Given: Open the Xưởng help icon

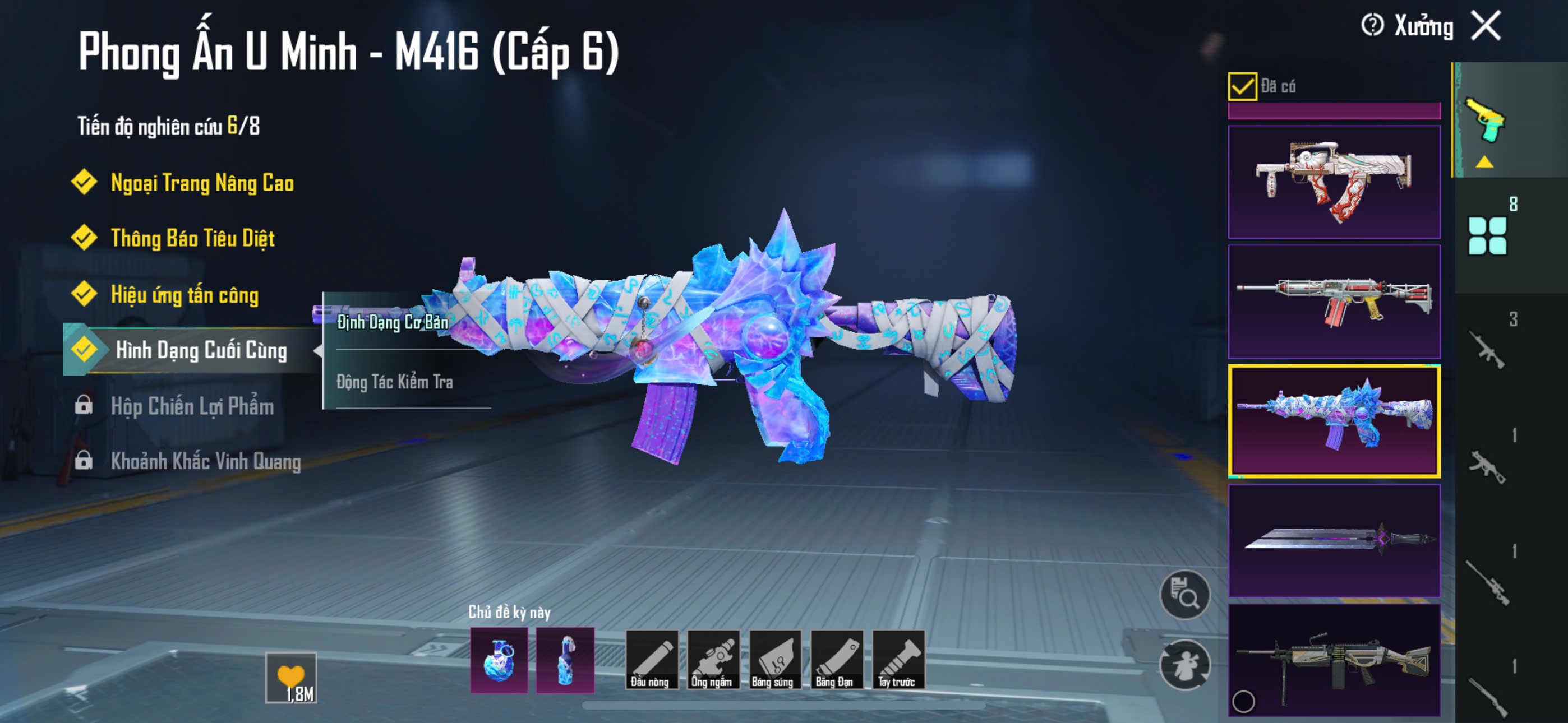Looking at the screenshot, I should tap(1372, 26).
